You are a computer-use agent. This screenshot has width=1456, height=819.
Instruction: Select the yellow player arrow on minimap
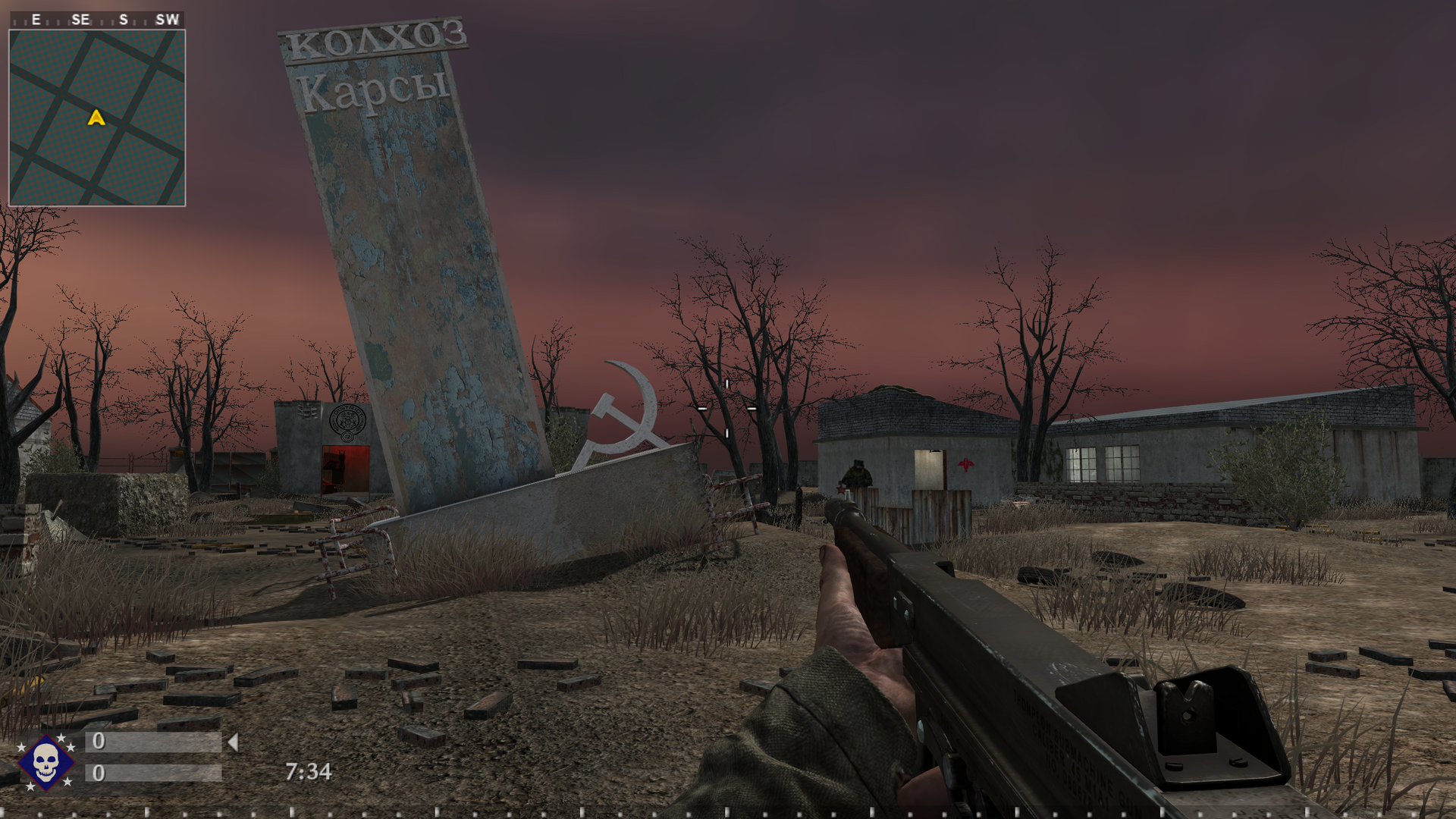coord(96,118)
